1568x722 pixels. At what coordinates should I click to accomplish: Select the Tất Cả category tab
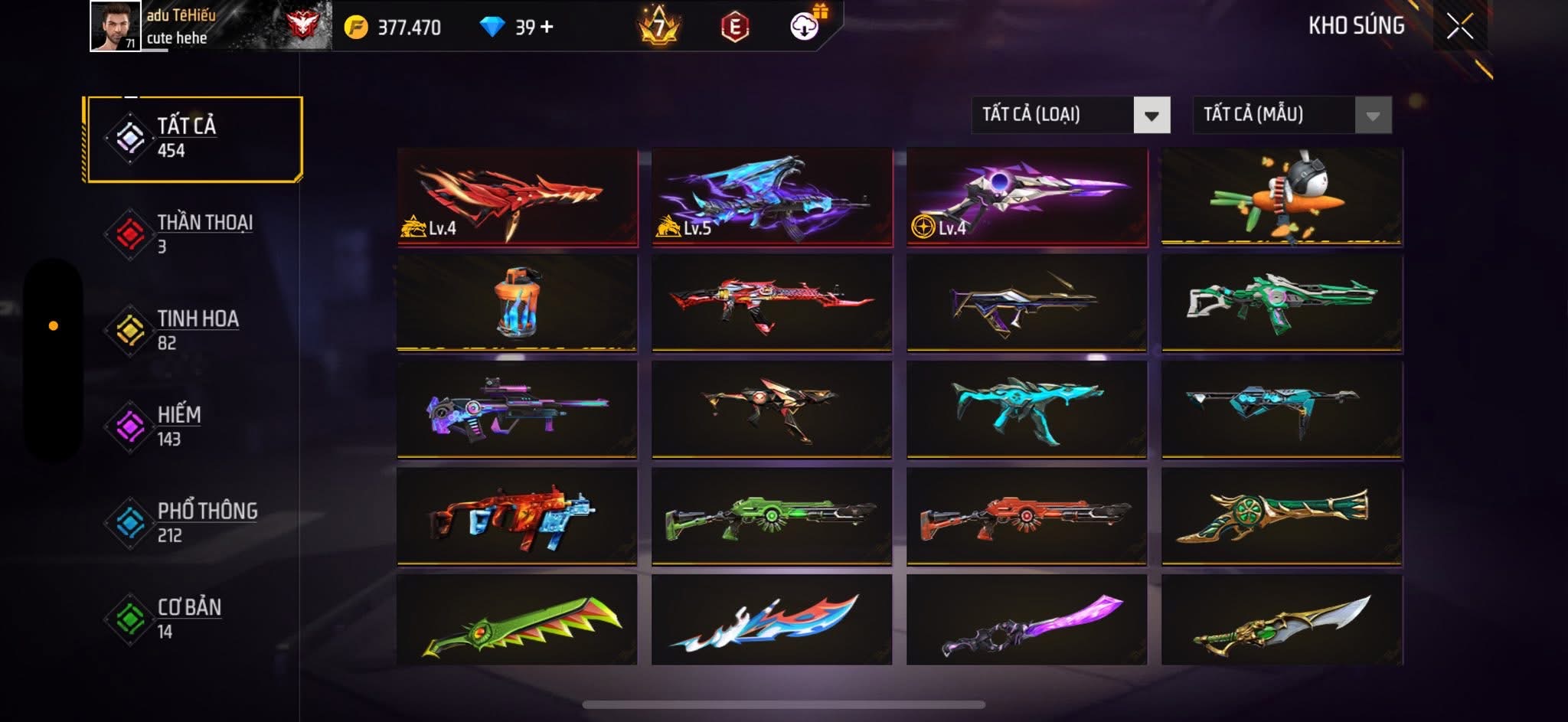click(x=194, y=139)
